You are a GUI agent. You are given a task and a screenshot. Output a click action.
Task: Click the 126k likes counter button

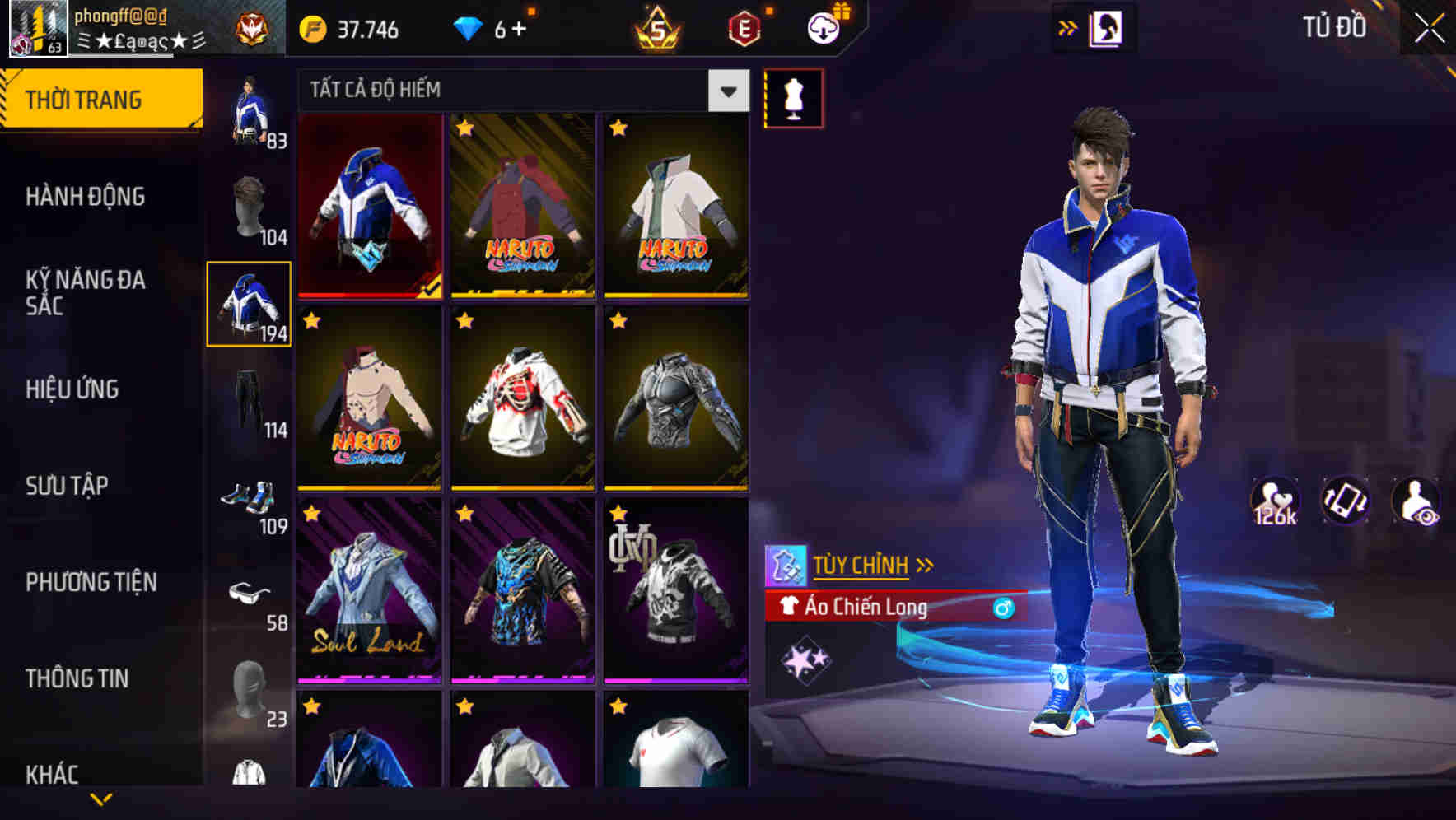1275,501
